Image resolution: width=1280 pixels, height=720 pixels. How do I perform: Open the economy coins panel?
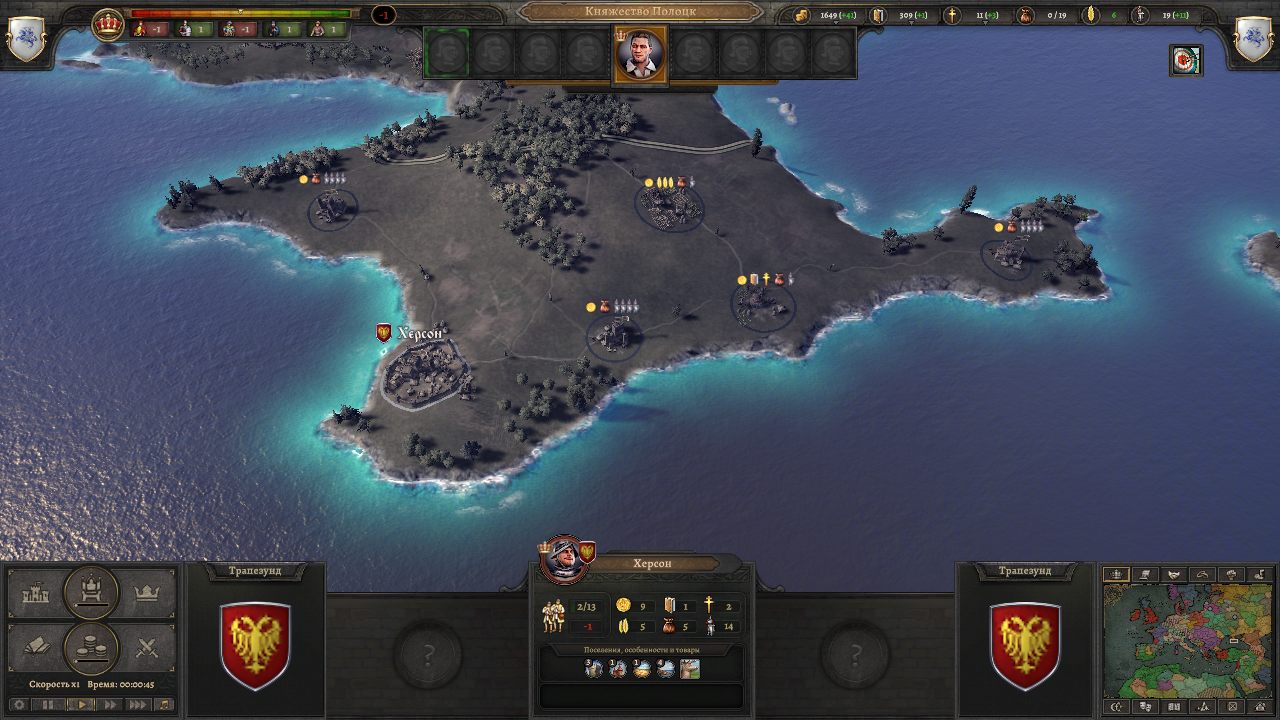pos(90,645)
